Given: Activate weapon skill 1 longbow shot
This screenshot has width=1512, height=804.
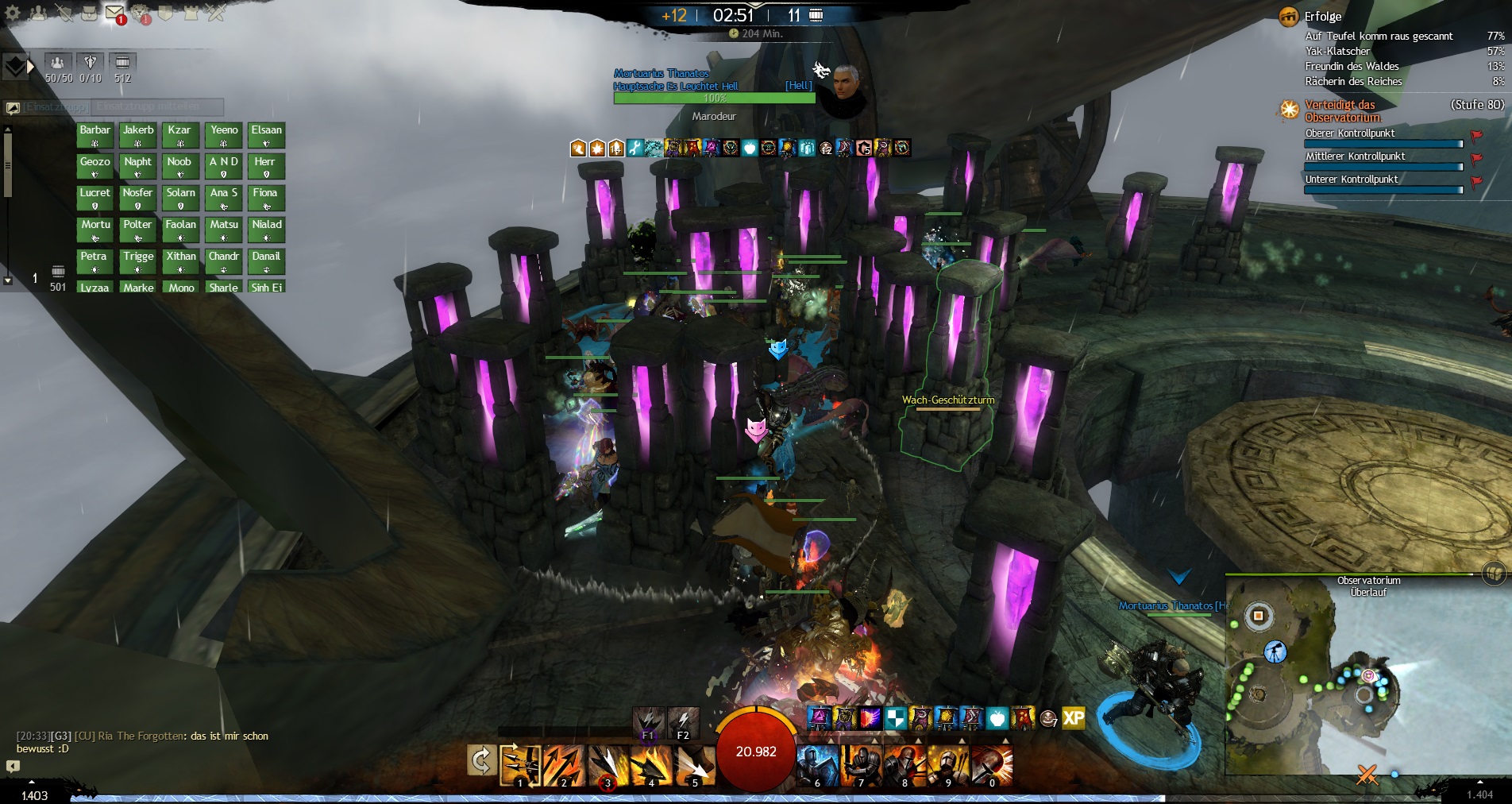Looking at the screenshot, I should tap(520, 766).
